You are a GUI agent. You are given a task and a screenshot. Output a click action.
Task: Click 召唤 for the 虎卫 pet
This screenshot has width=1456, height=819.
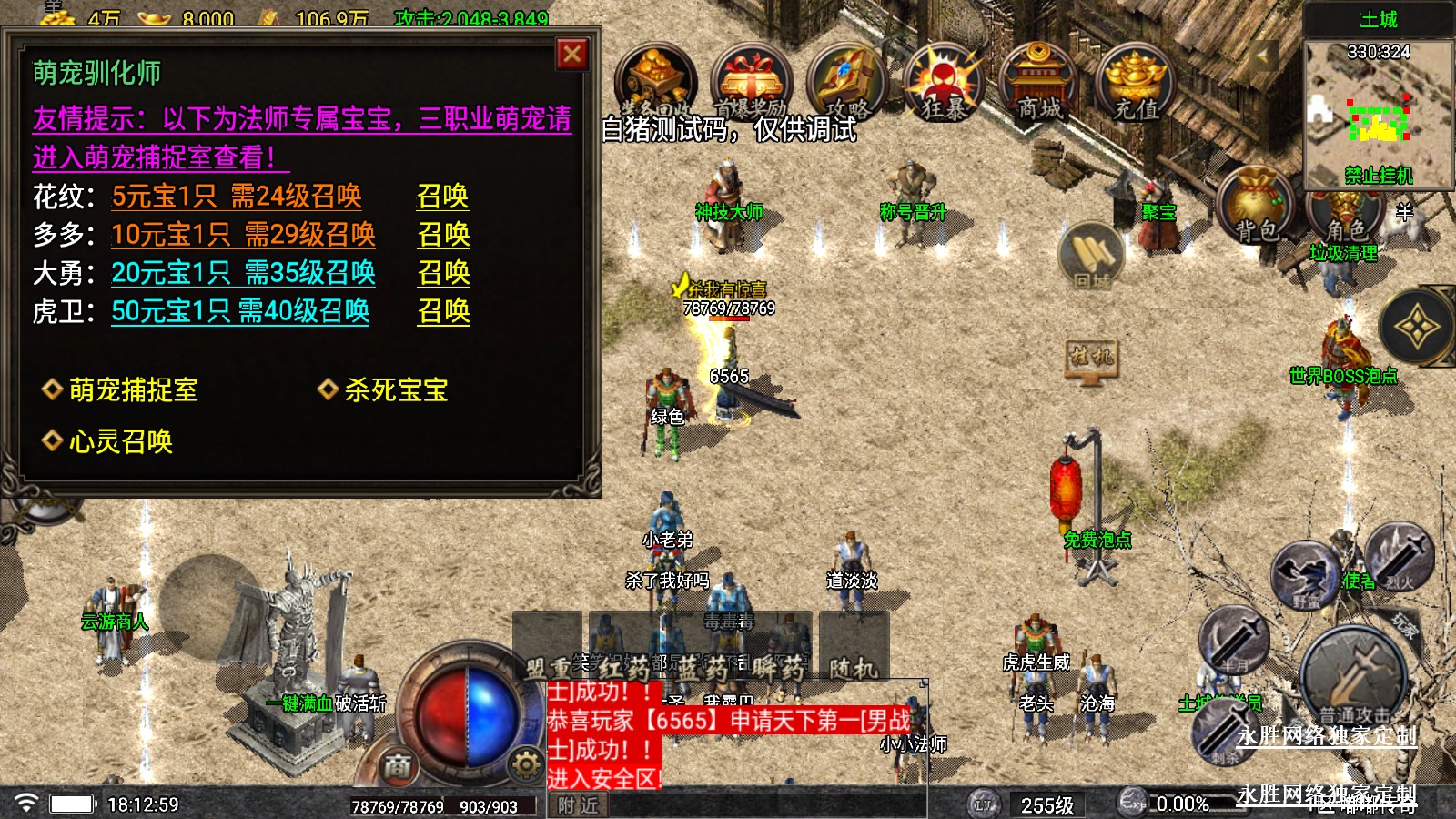pos(443,311)
